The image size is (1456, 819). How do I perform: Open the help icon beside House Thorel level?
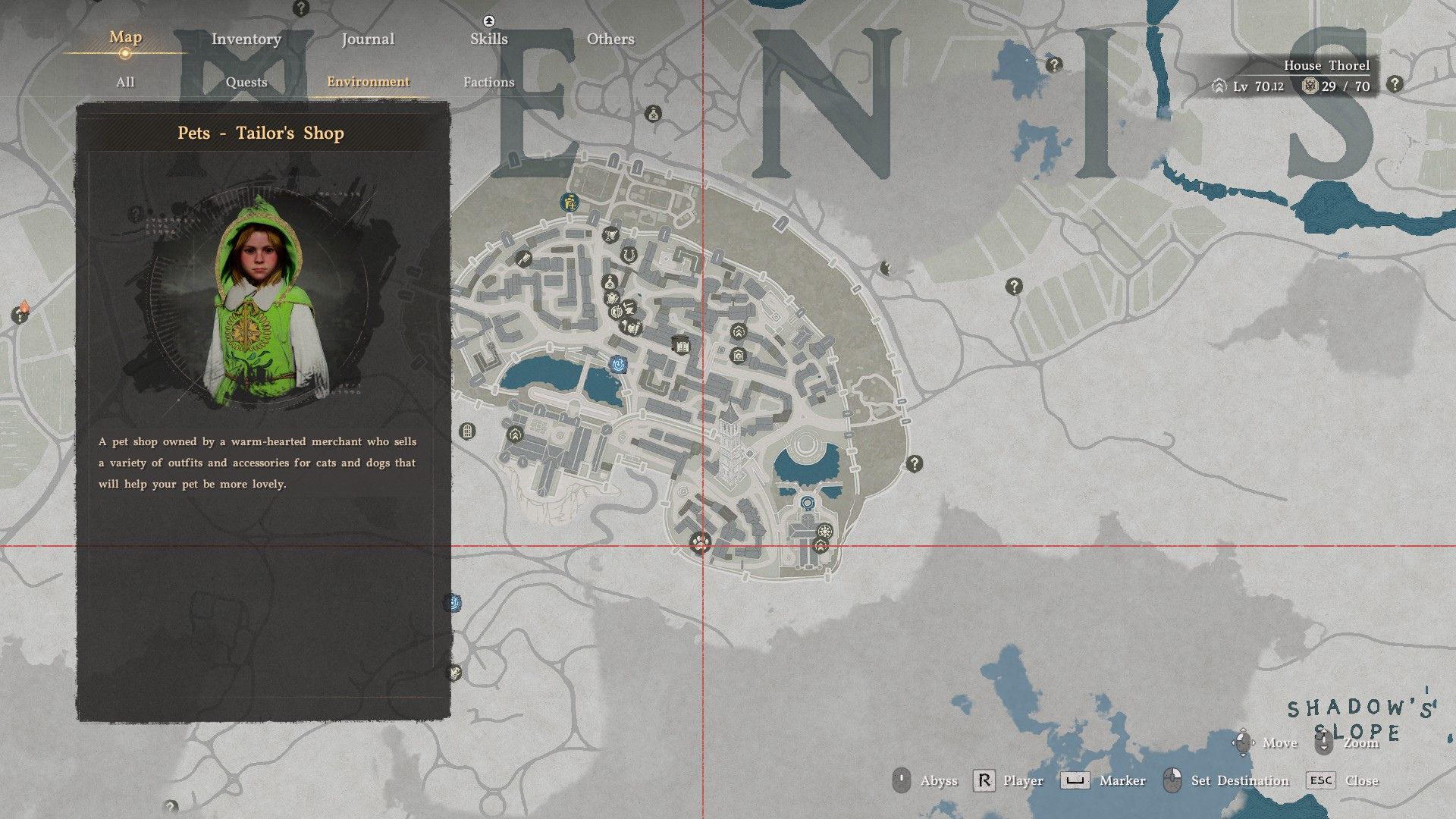pyautogui.click(x=1394, y=85)
